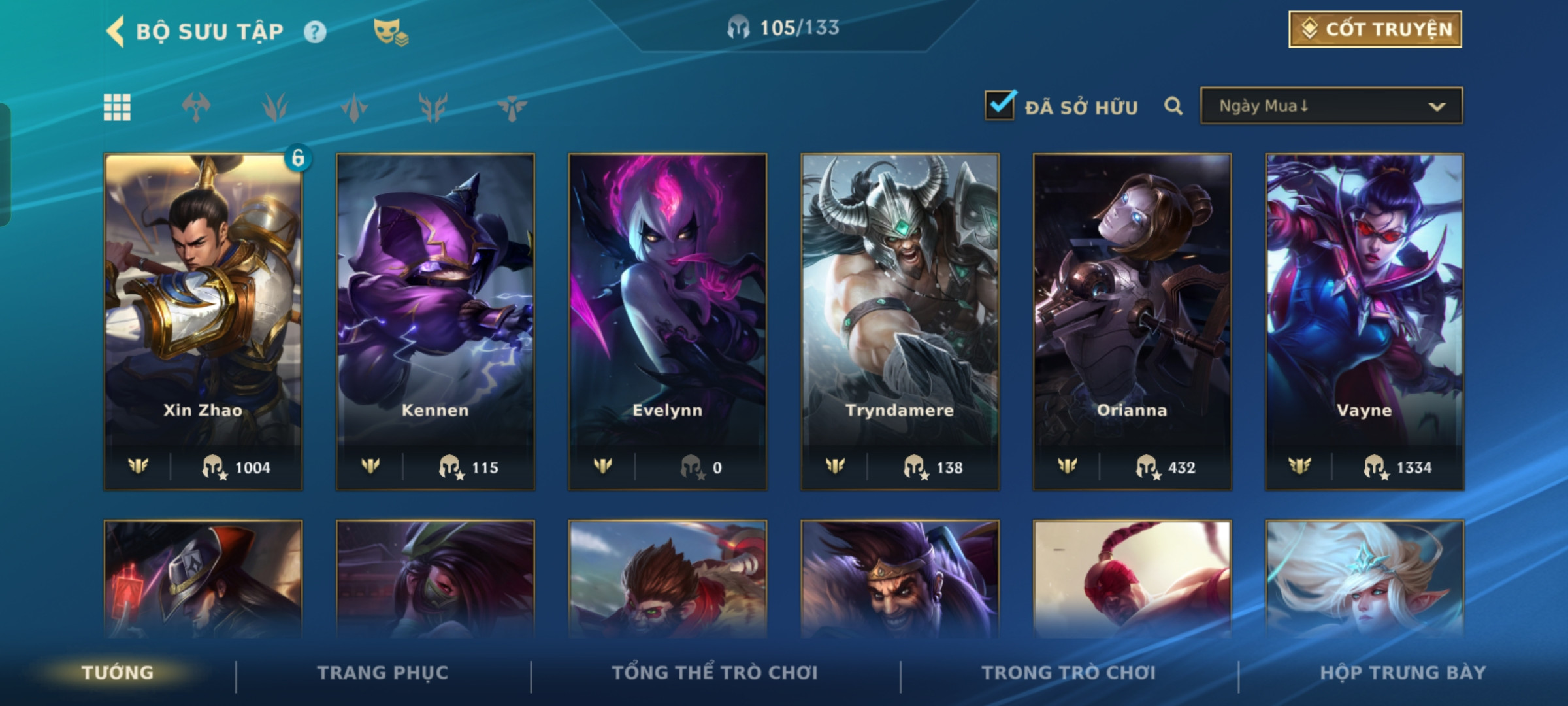This screenshot has width=1568, height=706.
Task: Show all champions with grid filter
Action: 117,107
